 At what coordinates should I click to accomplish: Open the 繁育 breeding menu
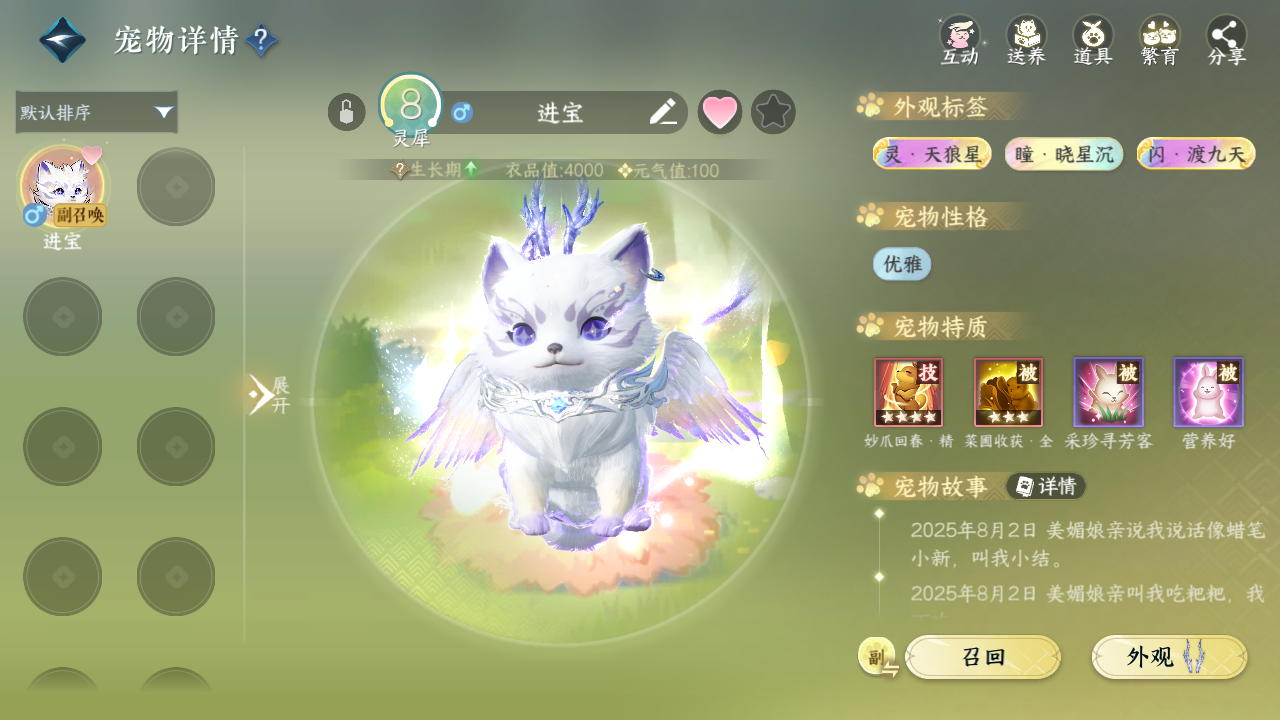[1160, 40]
